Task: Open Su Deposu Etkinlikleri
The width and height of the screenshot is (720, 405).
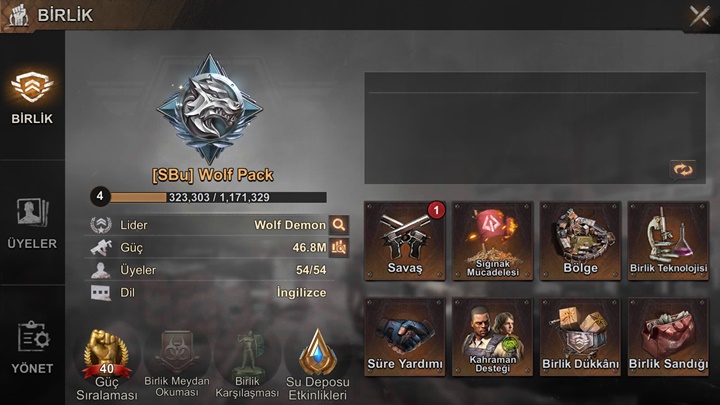Action: coord(316,363)
